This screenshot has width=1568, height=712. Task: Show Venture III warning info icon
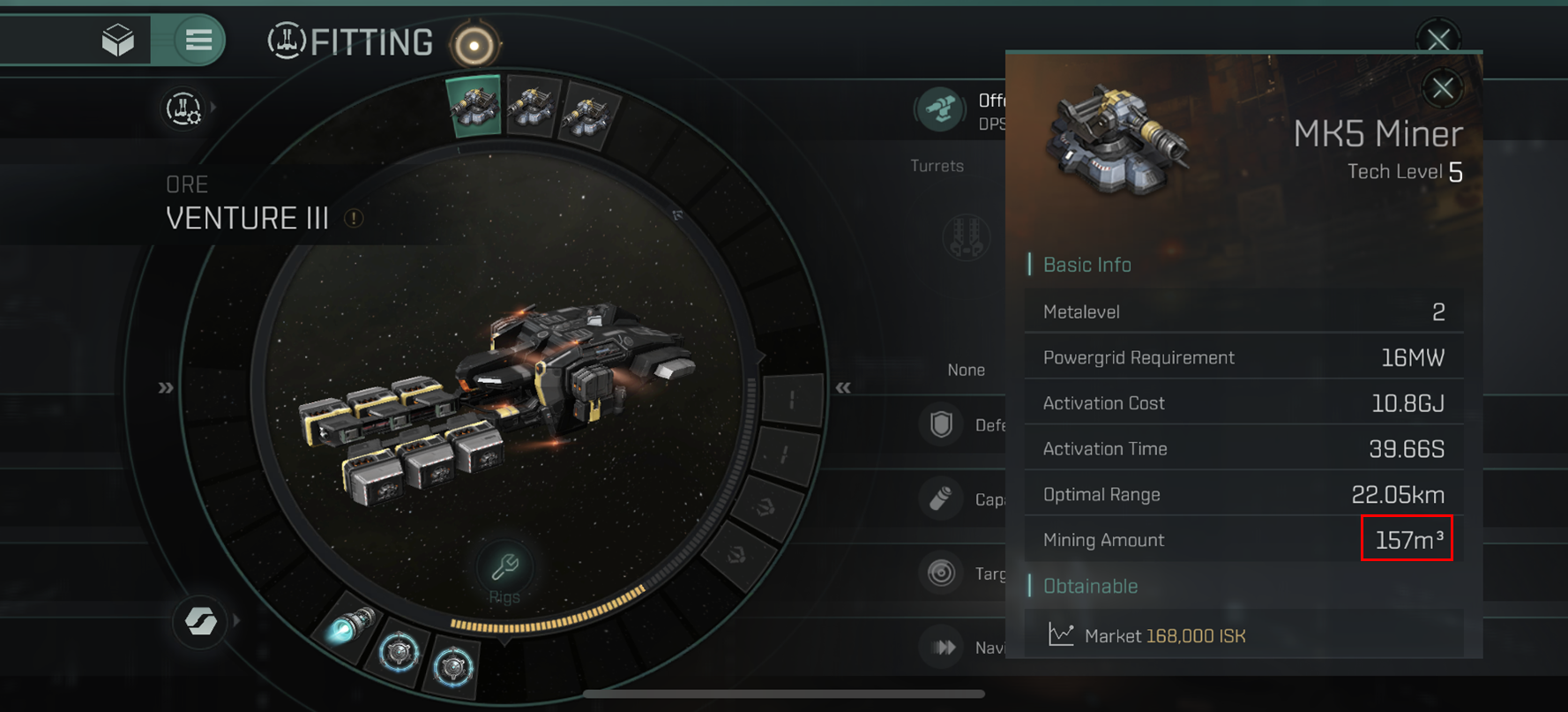tap(354, 218)
